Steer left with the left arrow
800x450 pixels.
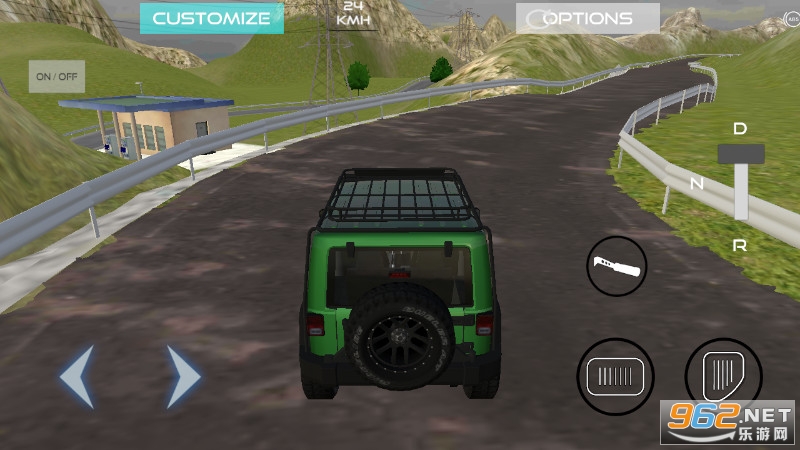[77, 376]
